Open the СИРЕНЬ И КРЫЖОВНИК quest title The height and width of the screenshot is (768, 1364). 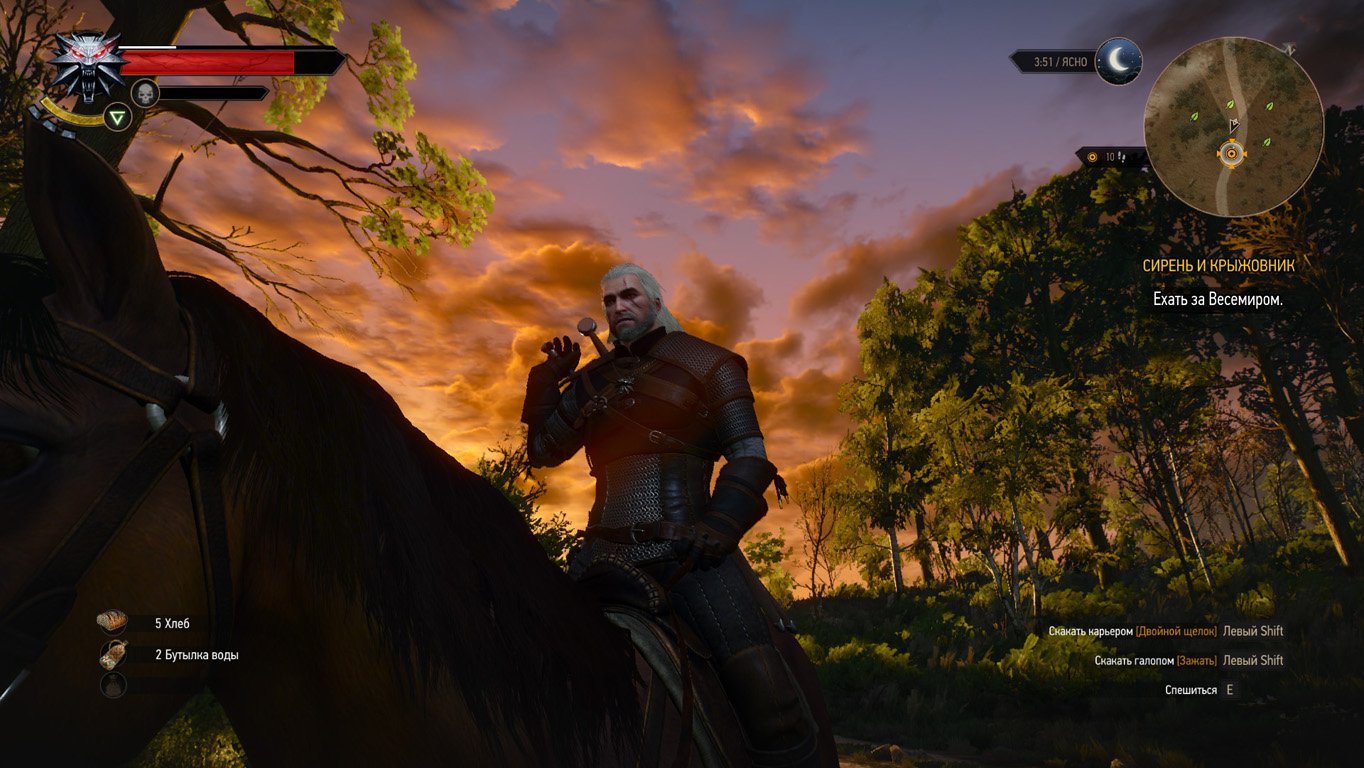coord(1219,266)
